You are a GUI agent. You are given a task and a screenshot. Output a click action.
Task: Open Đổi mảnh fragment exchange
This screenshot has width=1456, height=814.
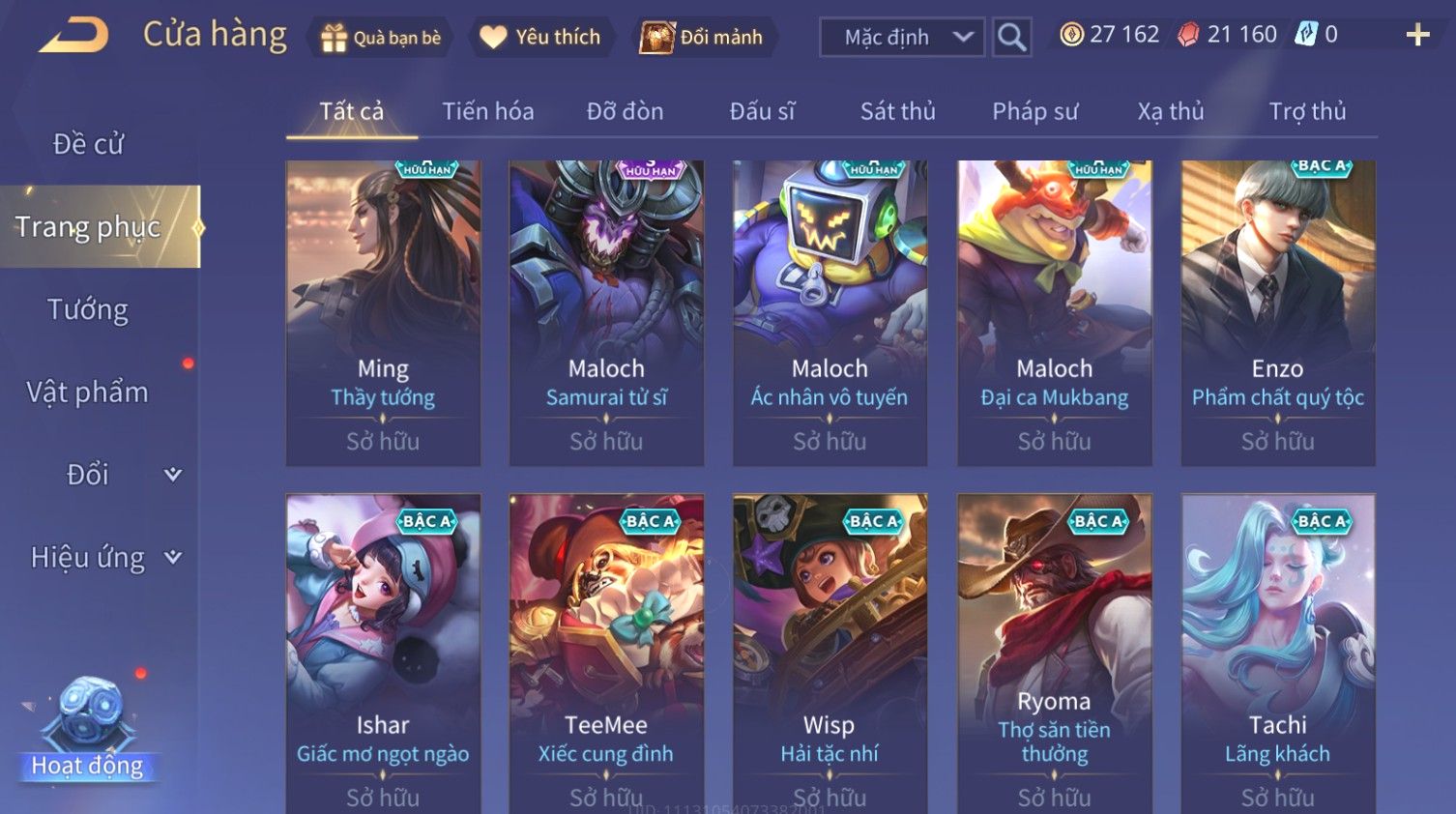(x=704, y=38)
